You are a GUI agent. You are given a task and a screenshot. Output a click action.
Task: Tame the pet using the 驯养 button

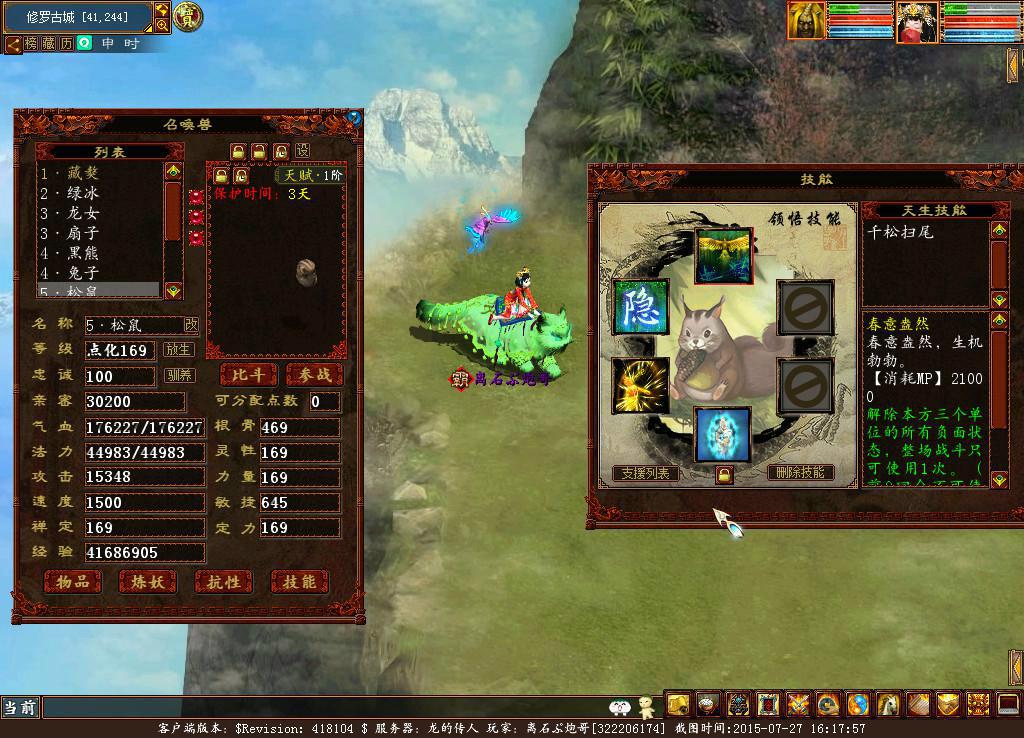179,376
